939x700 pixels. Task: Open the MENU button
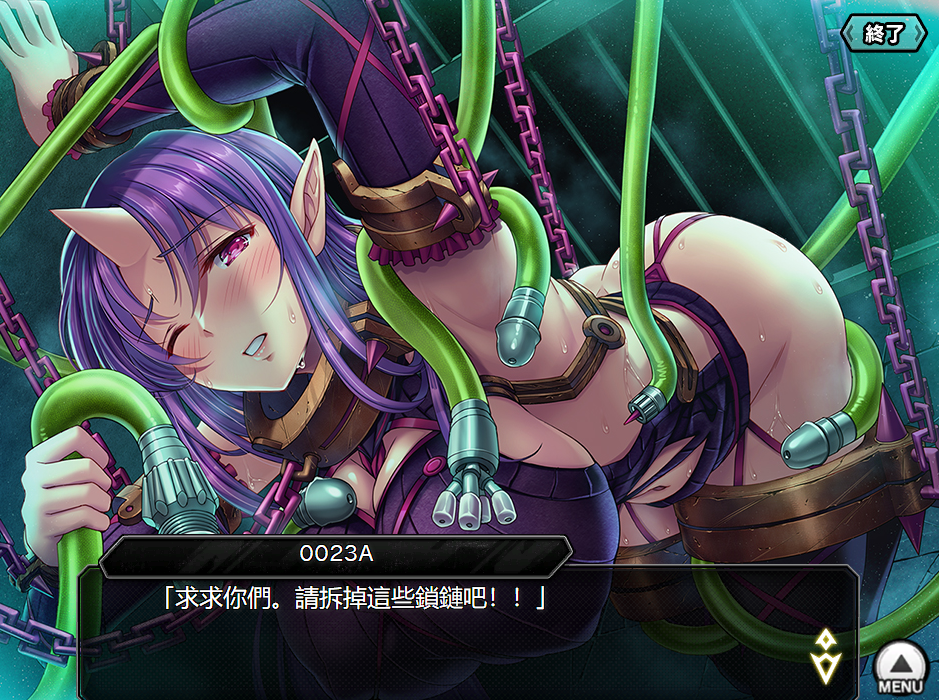(900, 666)
